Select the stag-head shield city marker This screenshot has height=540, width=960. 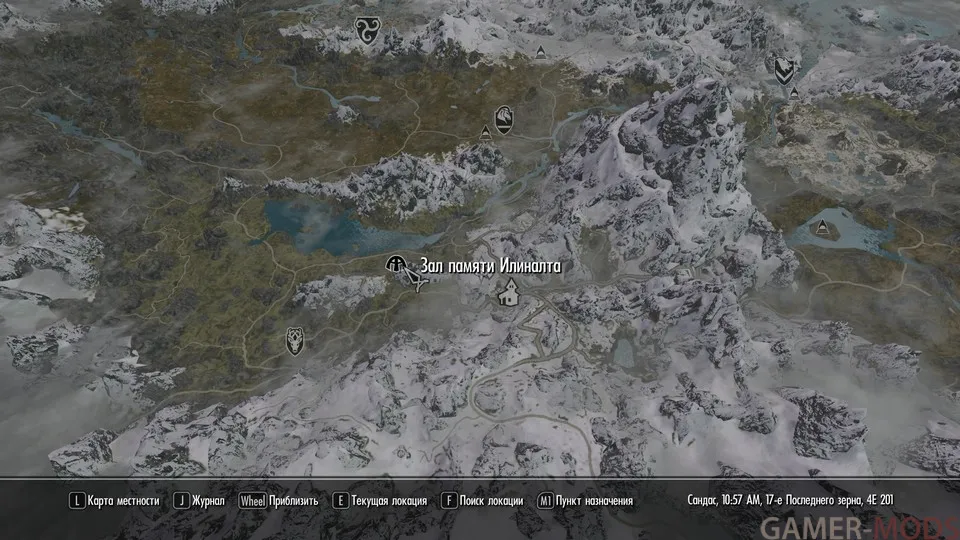point(295,339)
